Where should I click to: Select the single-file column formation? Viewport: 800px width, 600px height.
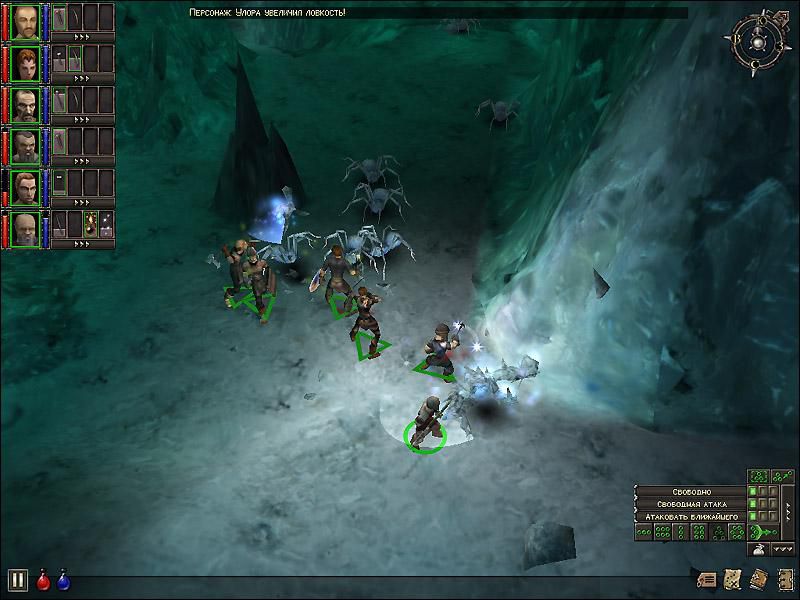(x=681, y=533)
